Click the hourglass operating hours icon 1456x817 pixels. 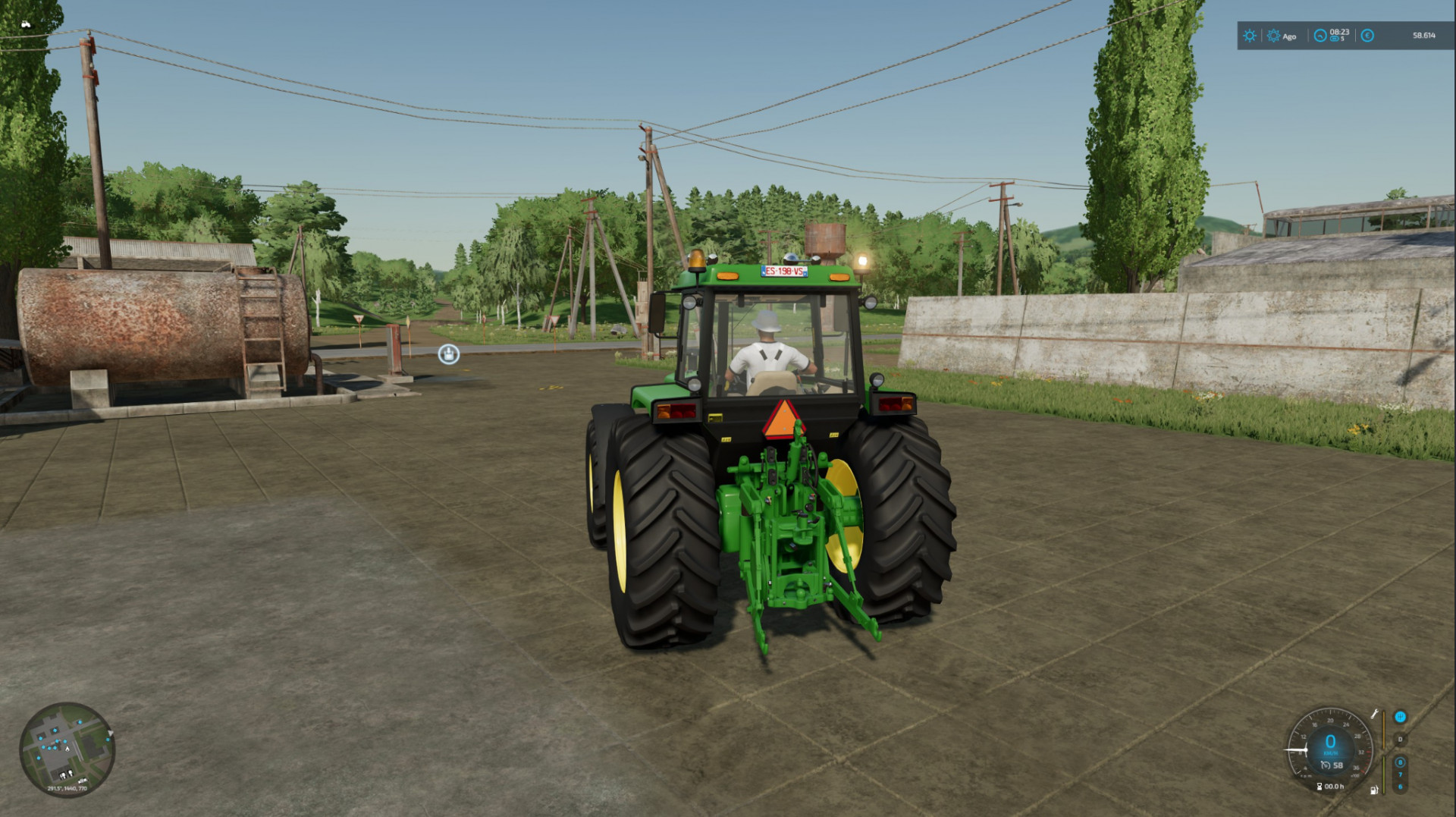tap(1319, 786)
